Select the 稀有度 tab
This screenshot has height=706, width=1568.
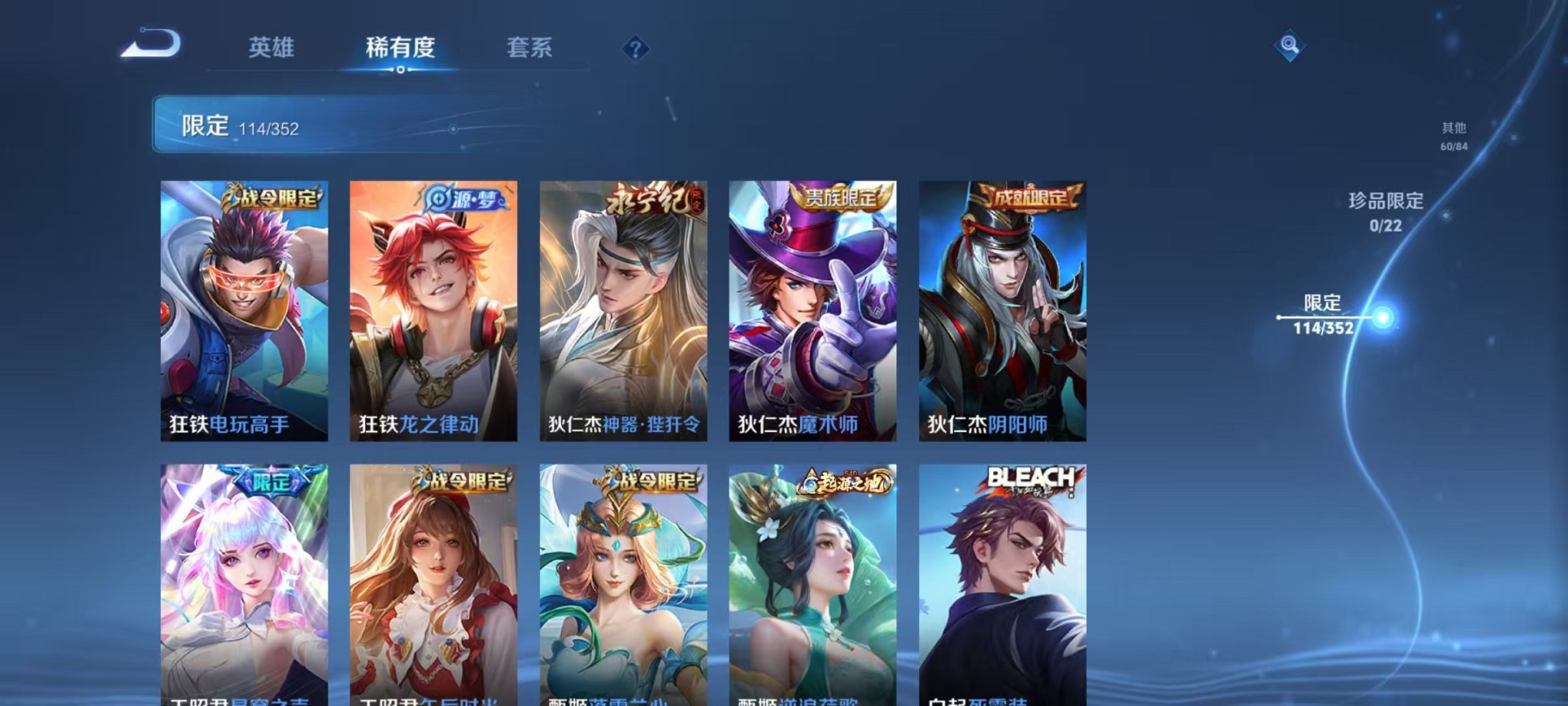[402, 48]
